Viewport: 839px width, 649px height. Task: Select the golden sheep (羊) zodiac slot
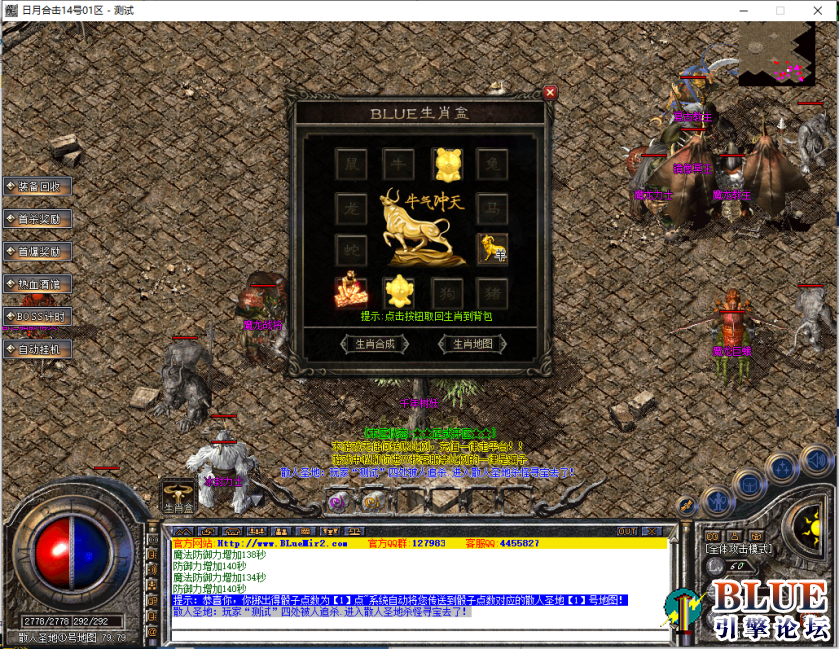(493, 247)
